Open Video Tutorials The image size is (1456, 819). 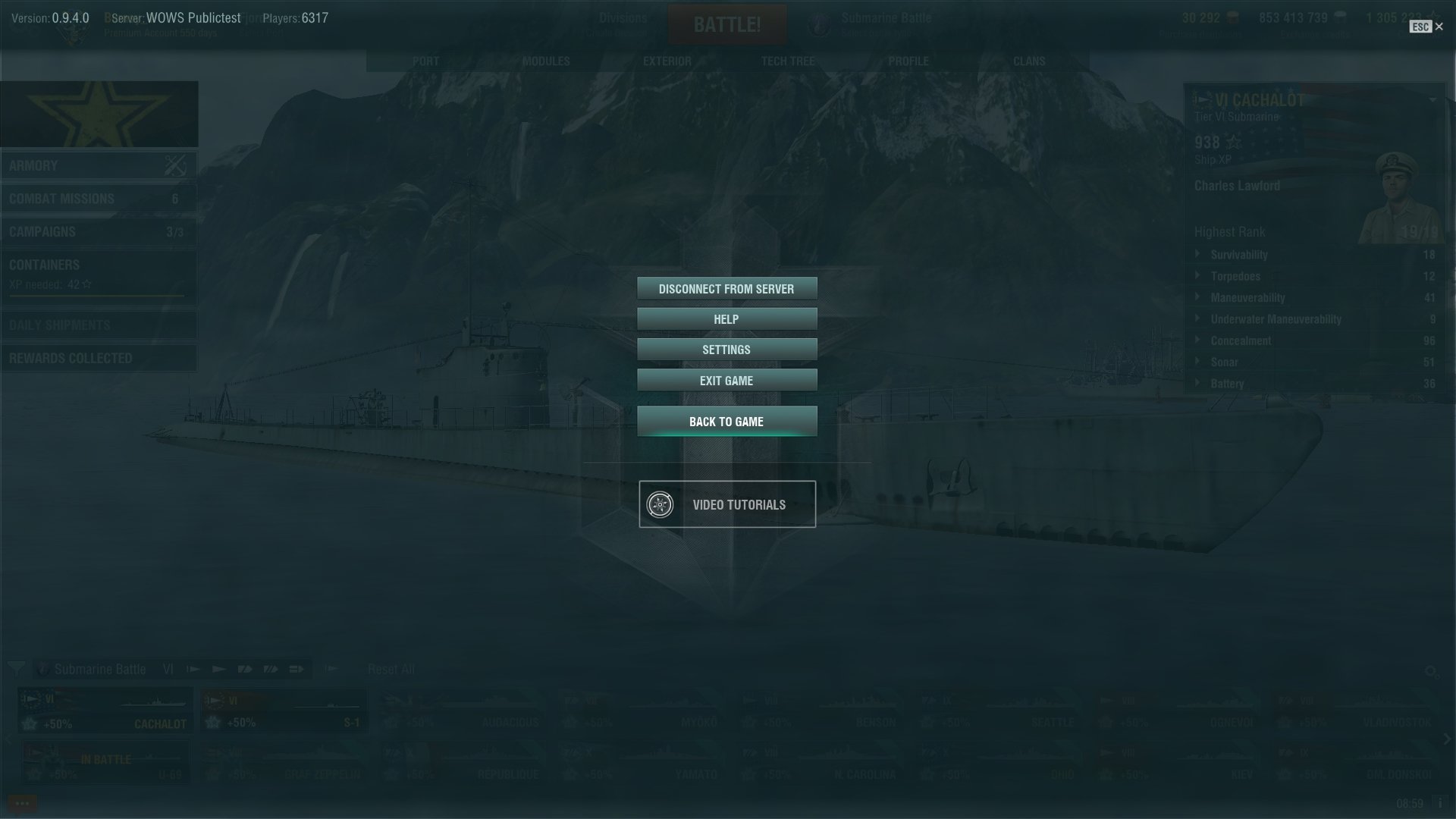(726, 504)
